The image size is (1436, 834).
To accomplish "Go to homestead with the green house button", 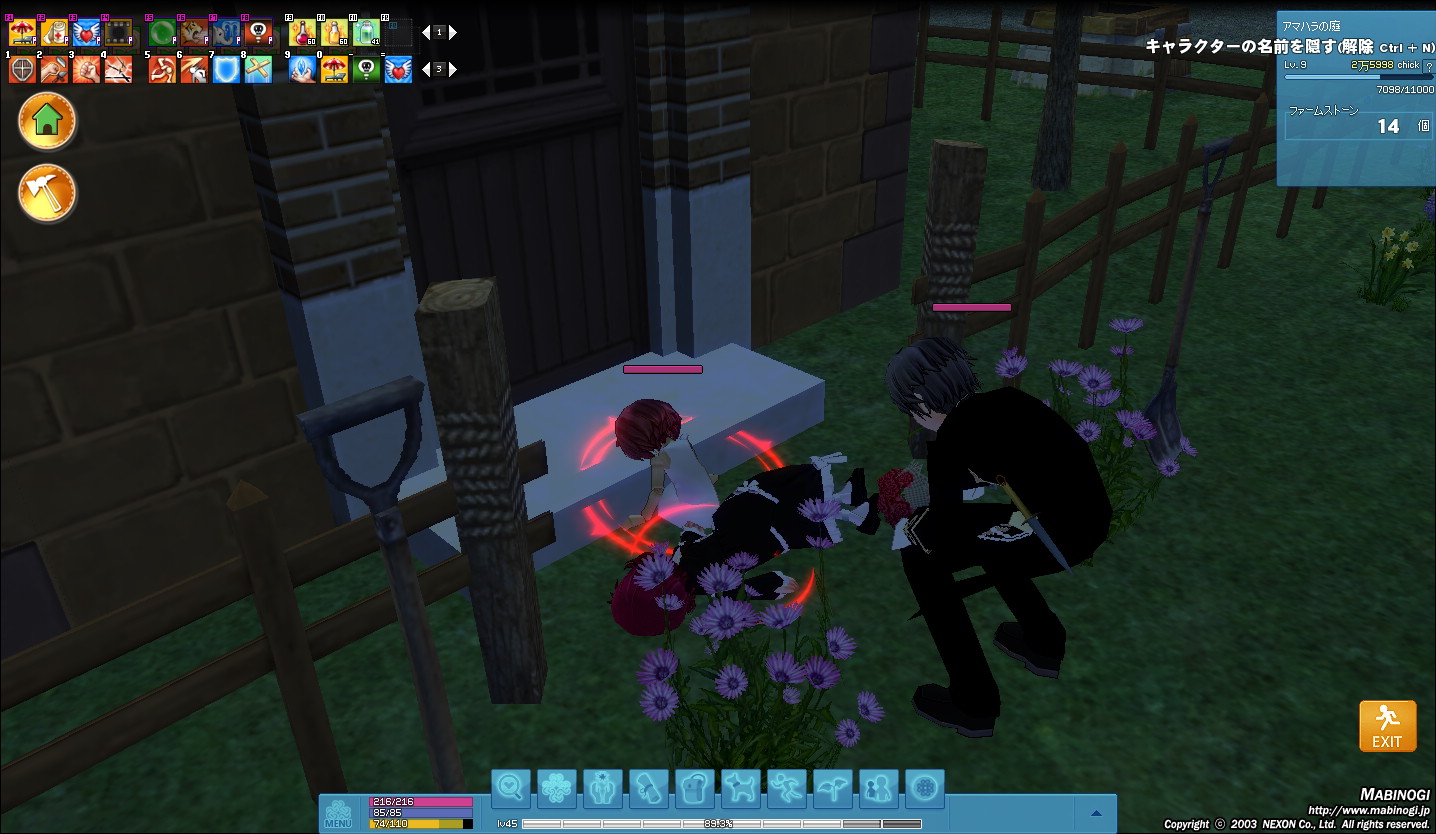I will pyautogui.click(x=46, y=121).
